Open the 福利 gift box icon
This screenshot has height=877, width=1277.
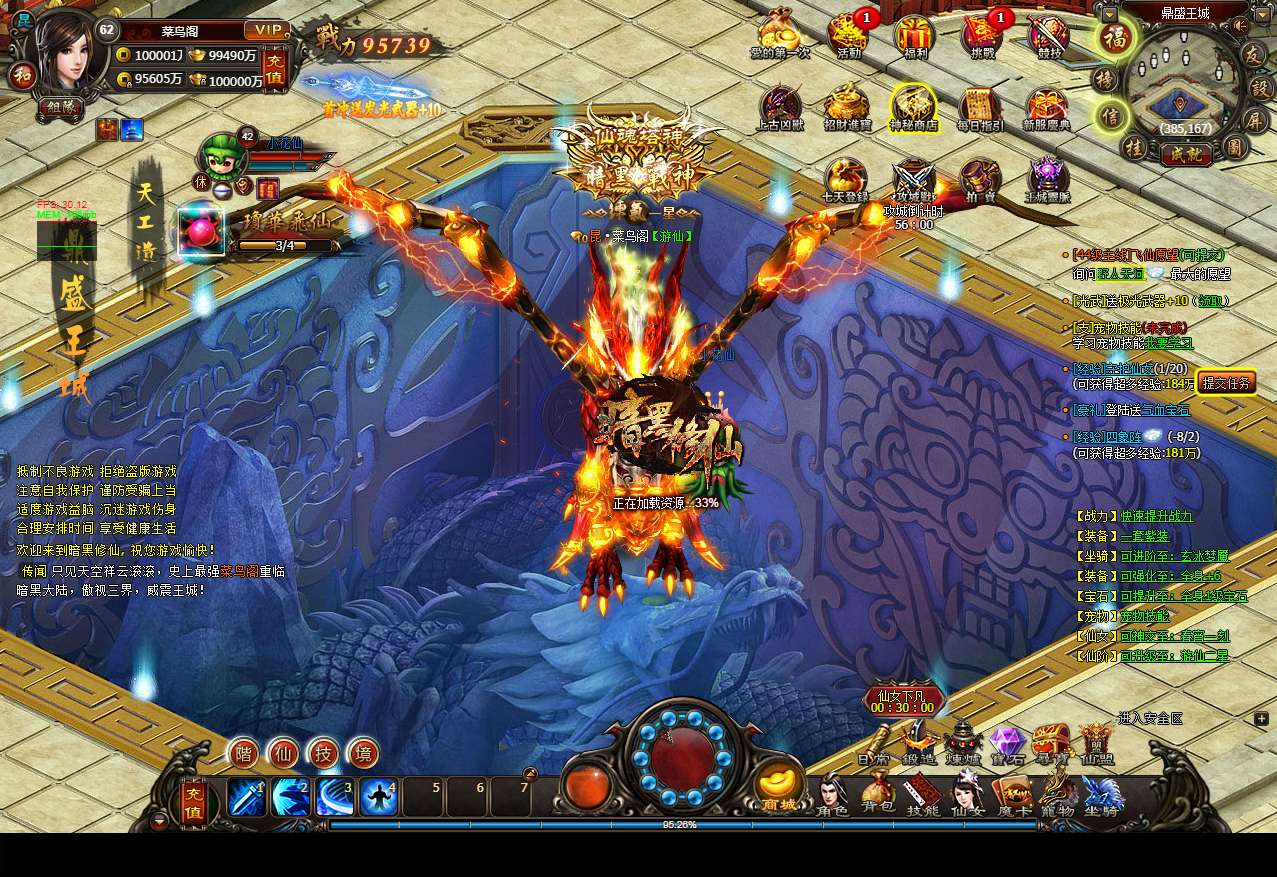pos(914,36)
